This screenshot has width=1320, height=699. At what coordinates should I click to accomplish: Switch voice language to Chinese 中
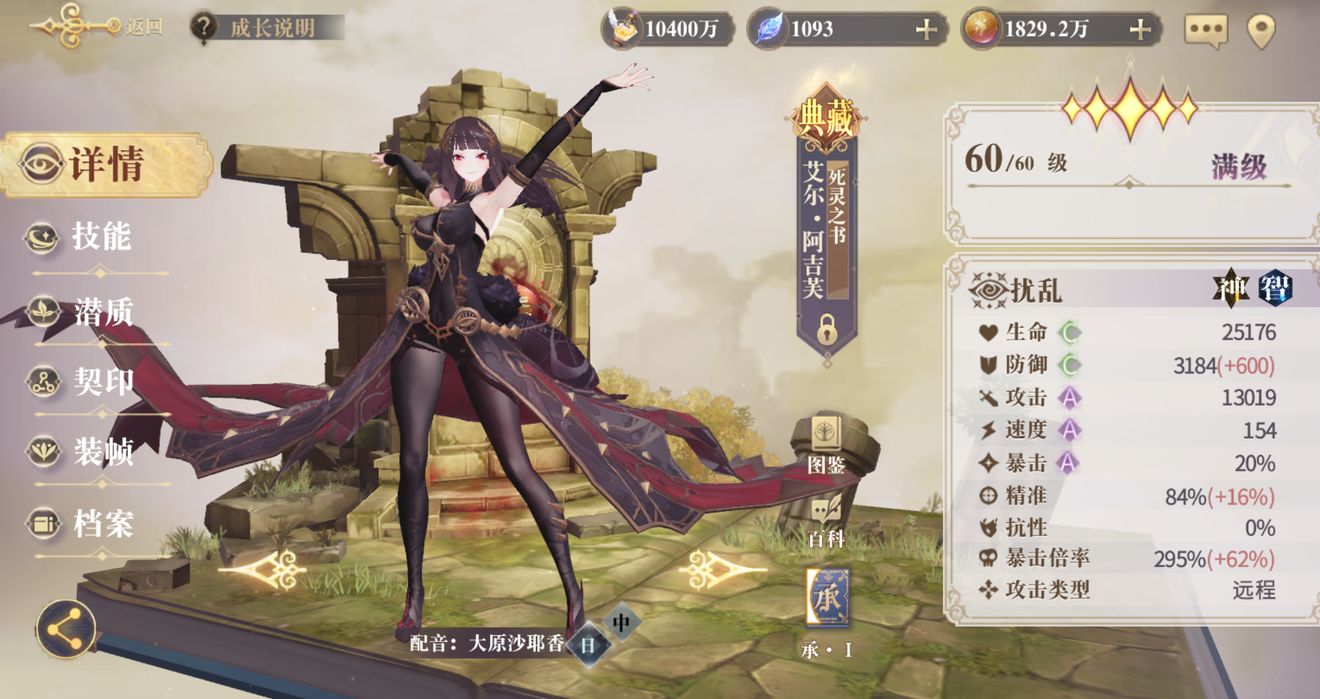click(x=621, y=623)
